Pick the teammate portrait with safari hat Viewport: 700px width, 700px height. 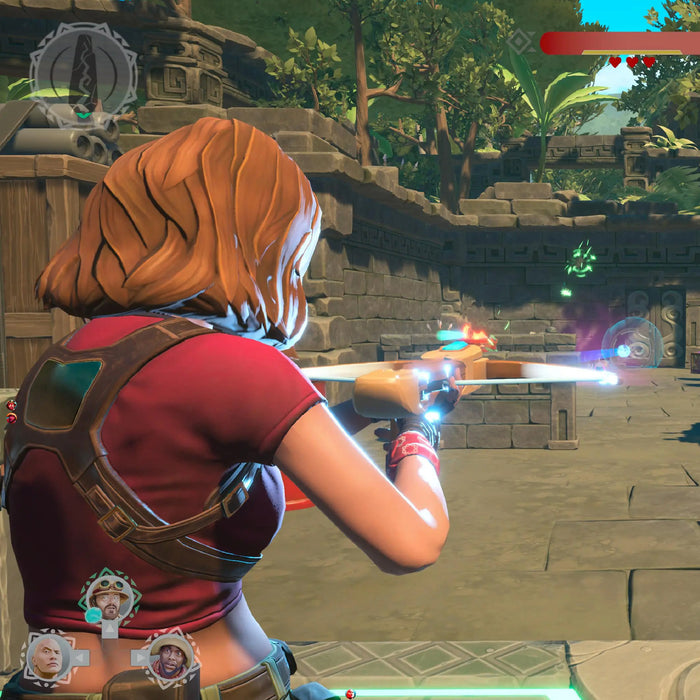[x=171, y=656]
